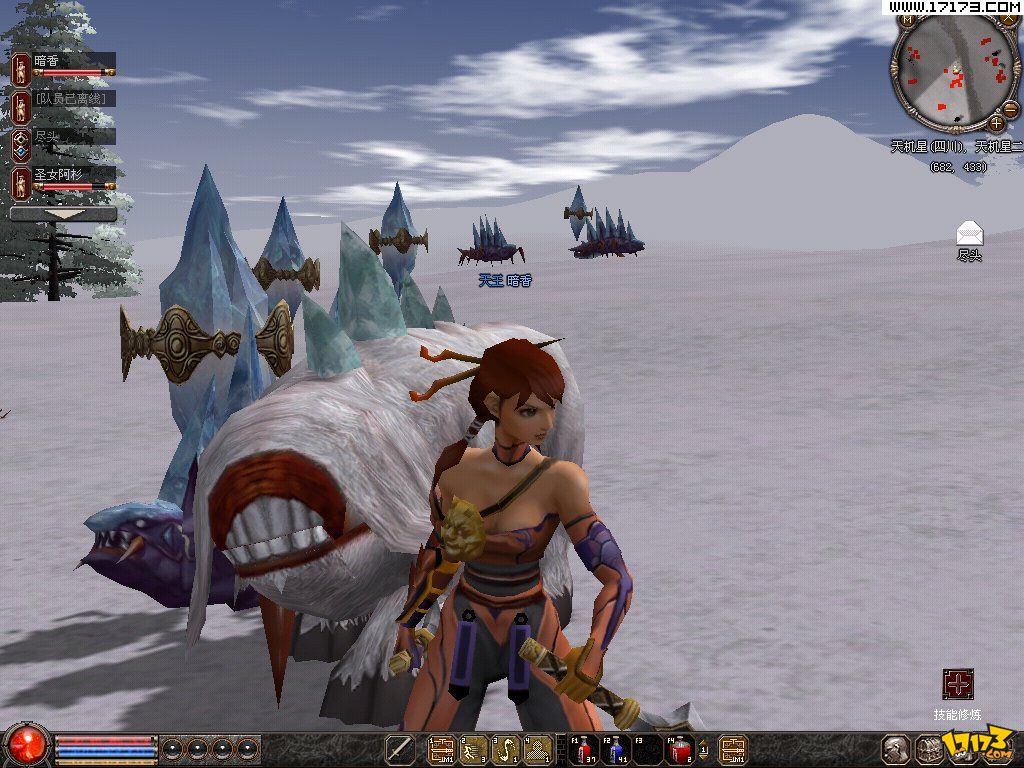
Task: Open the treasure chest inventory button
Action: click(x=930, y=749)
